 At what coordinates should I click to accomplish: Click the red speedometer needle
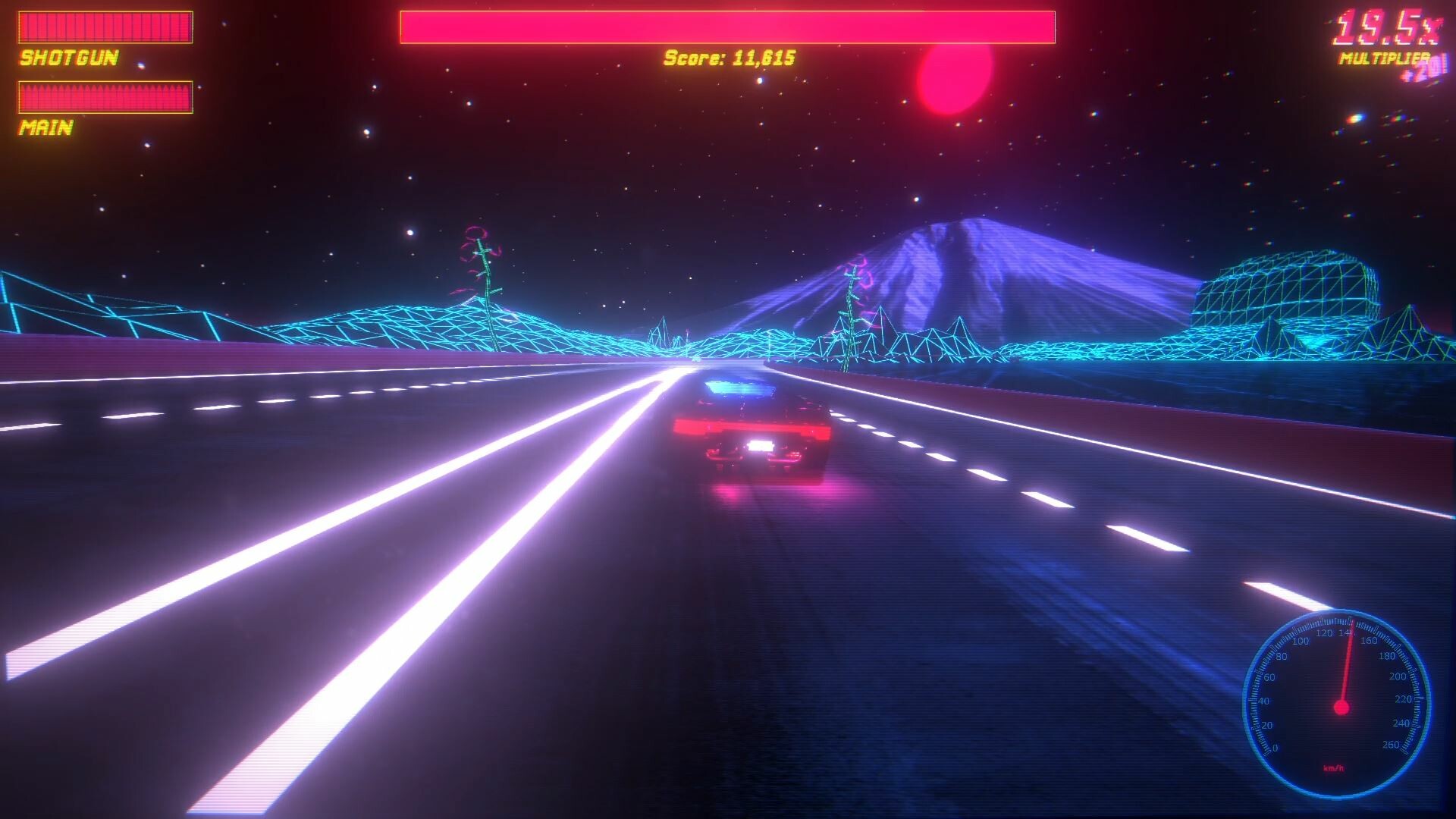(x=1346, y=667)
